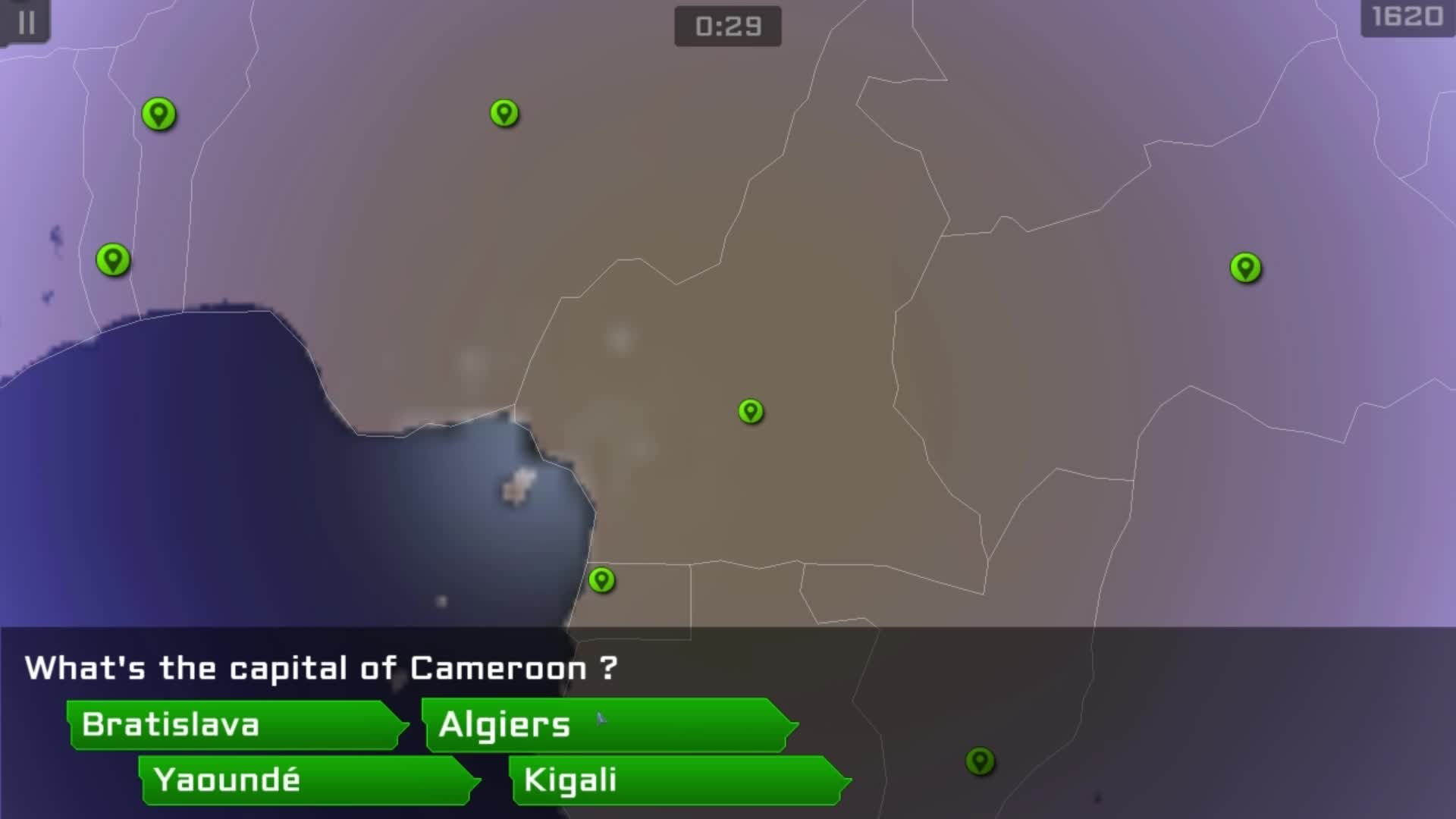The image size is (1456, 819).
Task: Click the countdown timer showing 0:29
Action: coord(726,27)
